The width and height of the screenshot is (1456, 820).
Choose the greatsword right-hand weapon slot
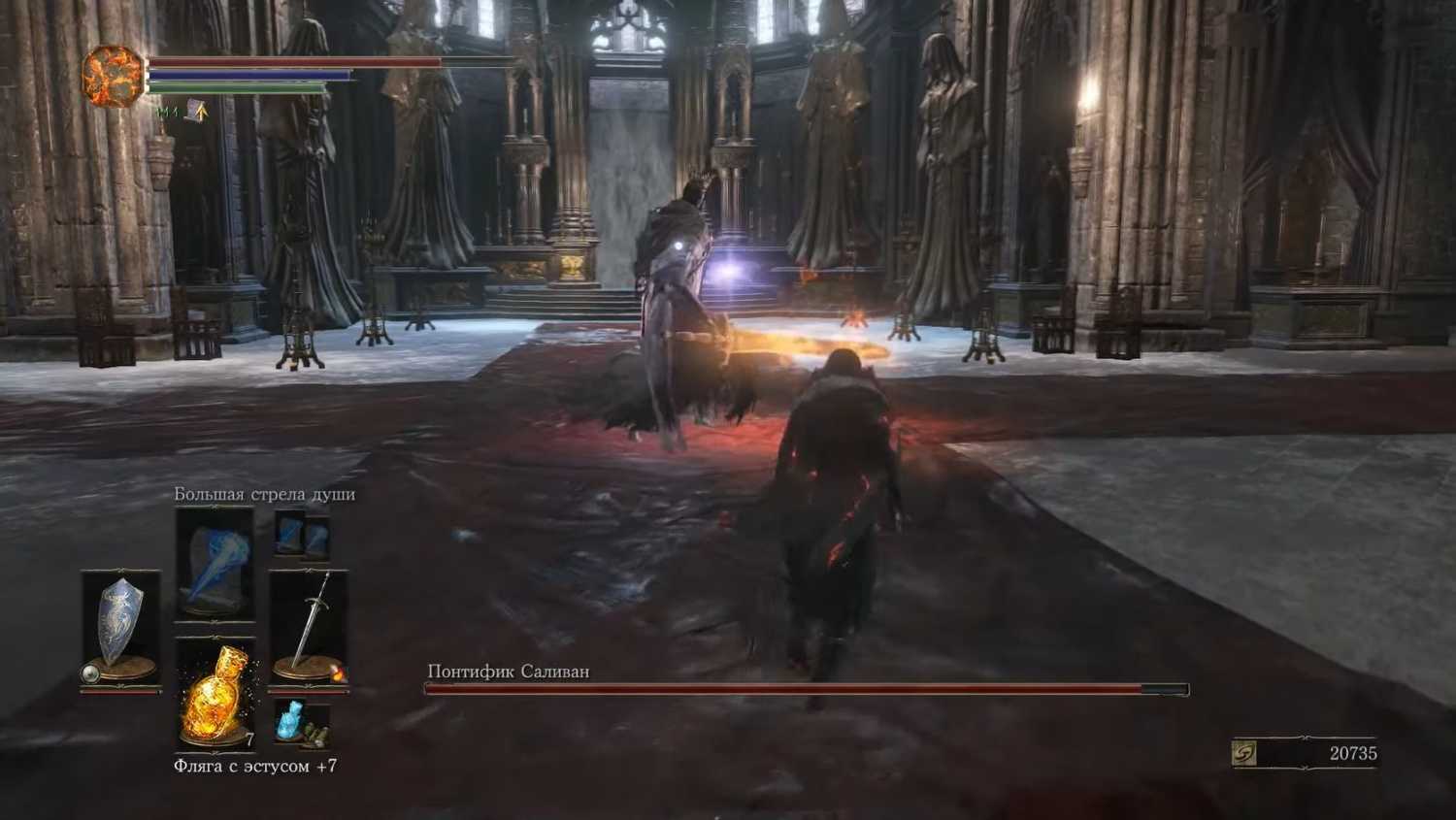tap(309, 626)
